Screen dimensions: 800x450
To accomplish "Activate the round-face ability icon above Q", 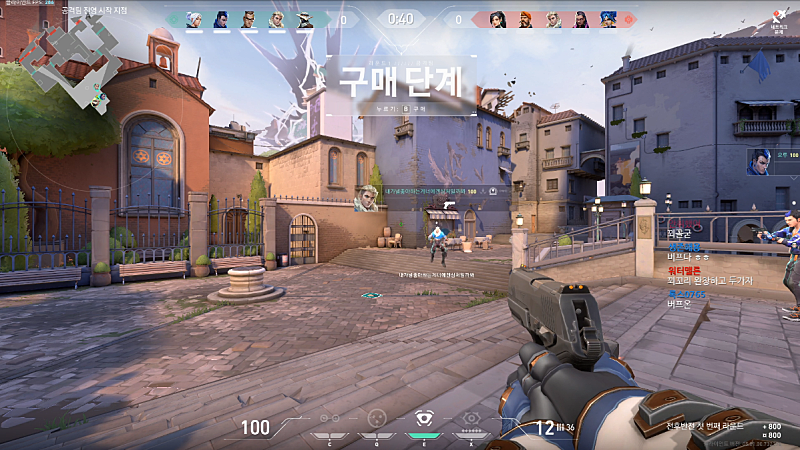I will (x=376, y=419).
